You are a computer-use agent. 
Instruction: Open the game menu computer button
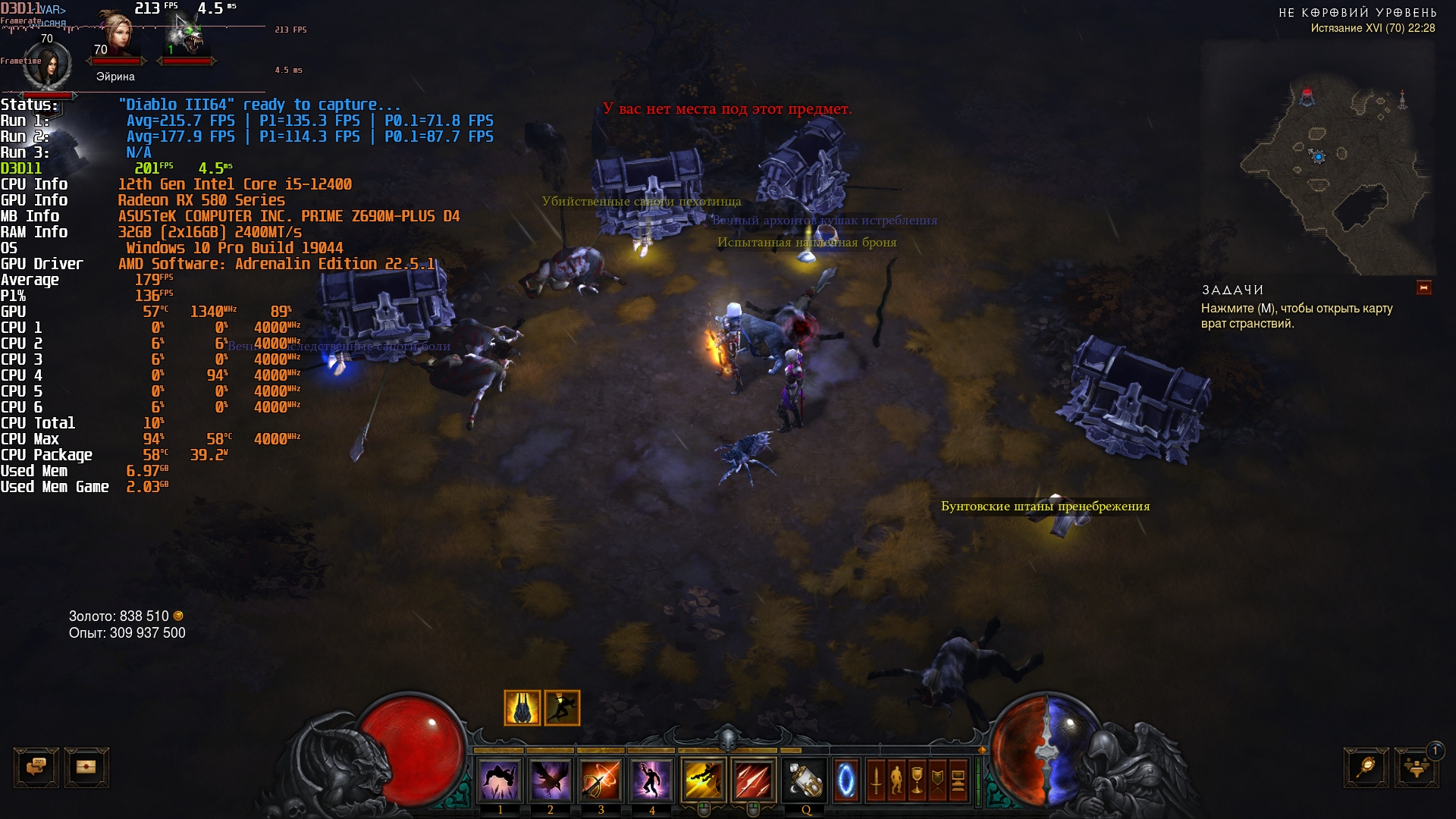pos(958,780)
